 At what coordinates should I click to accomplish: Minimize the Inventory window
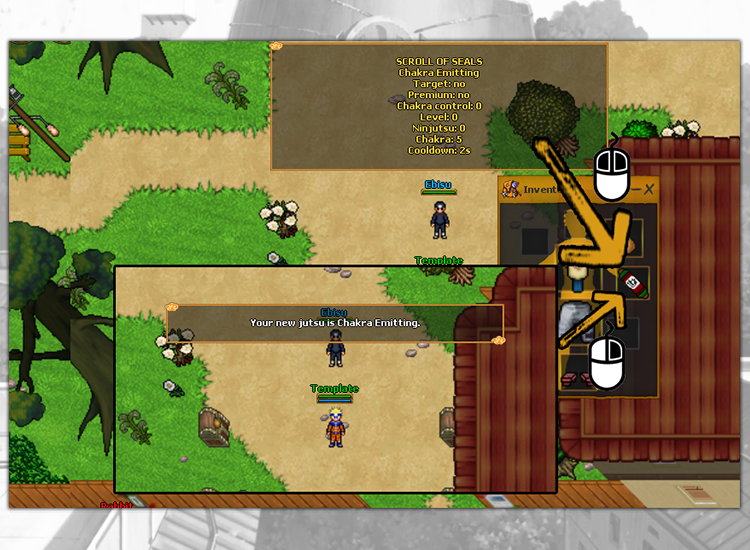(x=633, y=189)
